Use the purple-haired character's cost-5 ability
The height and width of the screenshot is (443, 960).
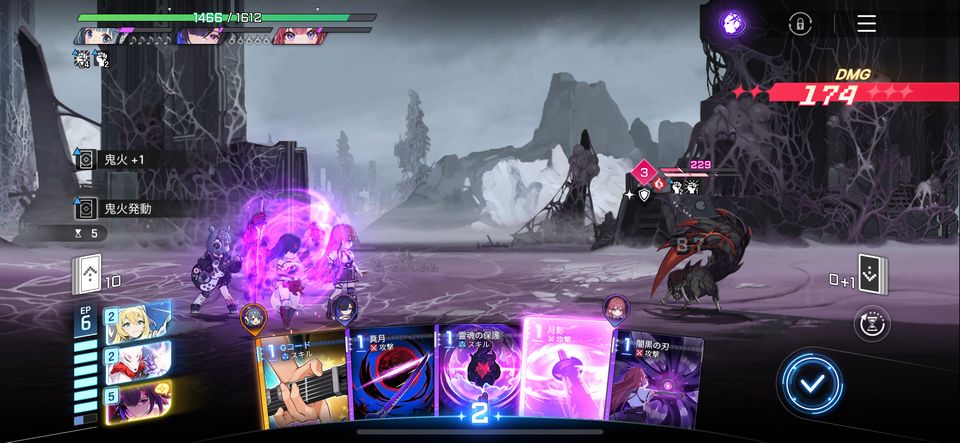139,399
